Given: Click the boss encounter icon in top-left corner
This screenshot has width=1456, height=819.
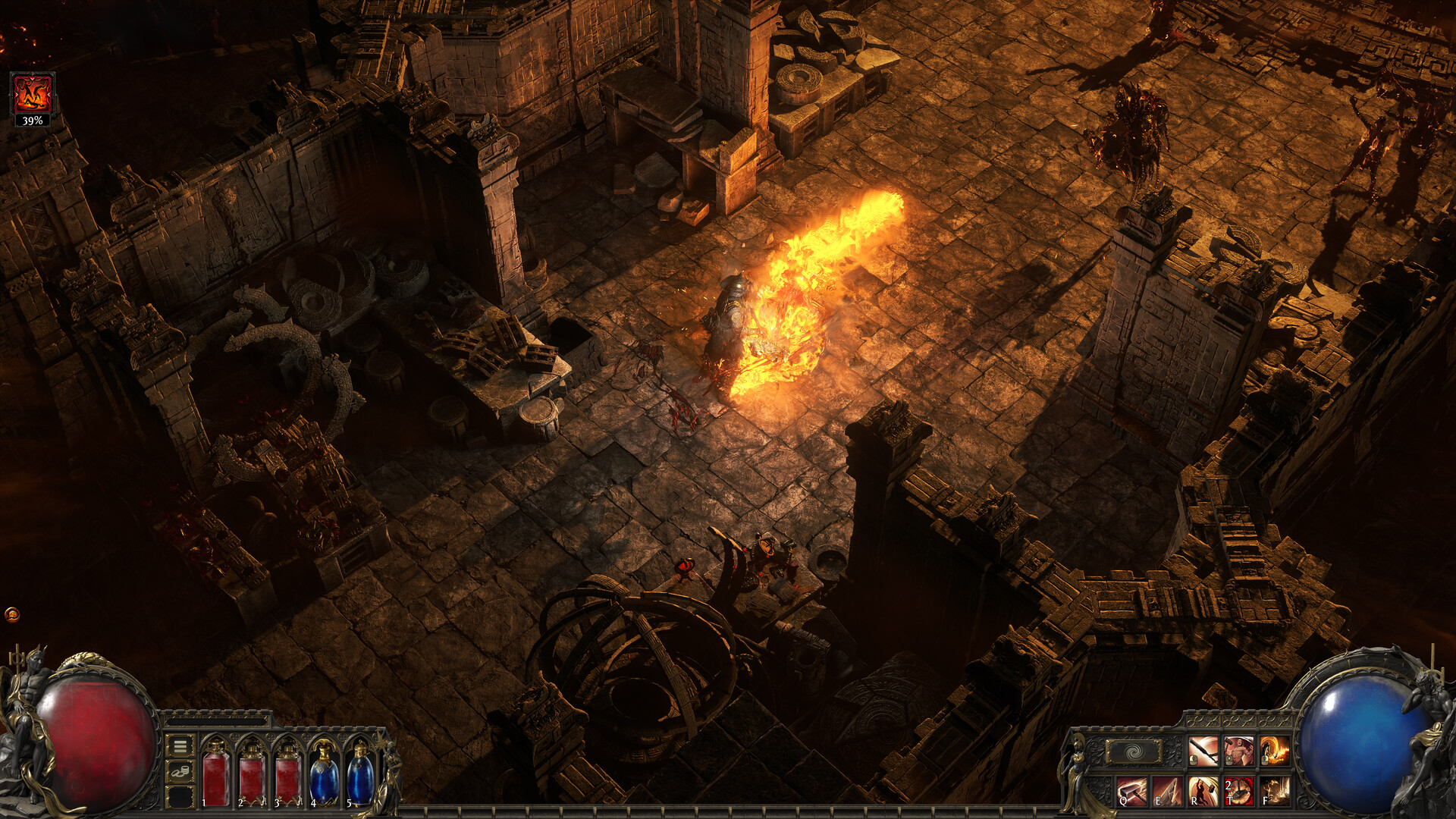Looking at the screenshot, I should 31,91.
